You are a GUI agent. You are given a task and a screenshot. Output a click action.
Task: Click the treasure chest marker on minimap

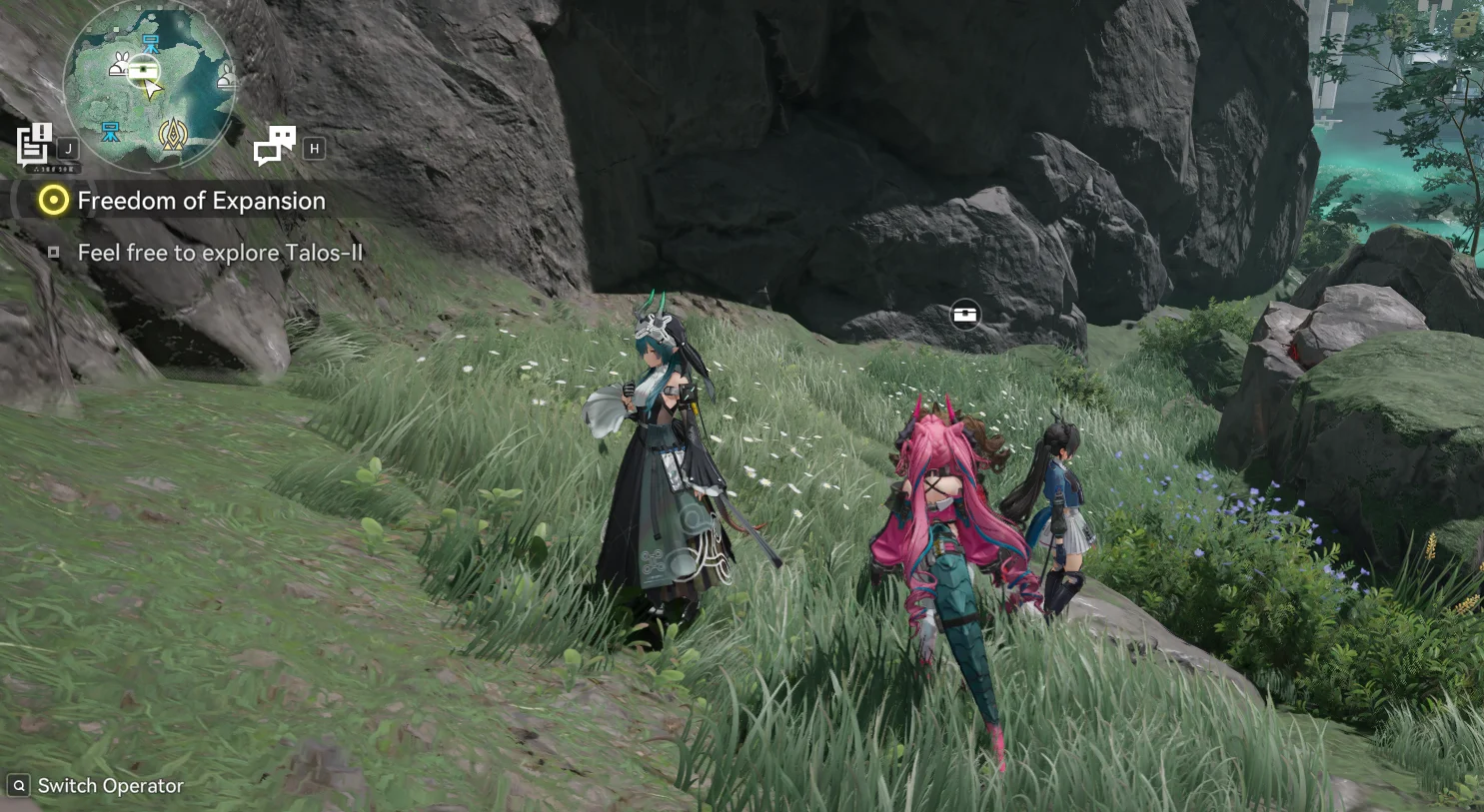[144, 70]
